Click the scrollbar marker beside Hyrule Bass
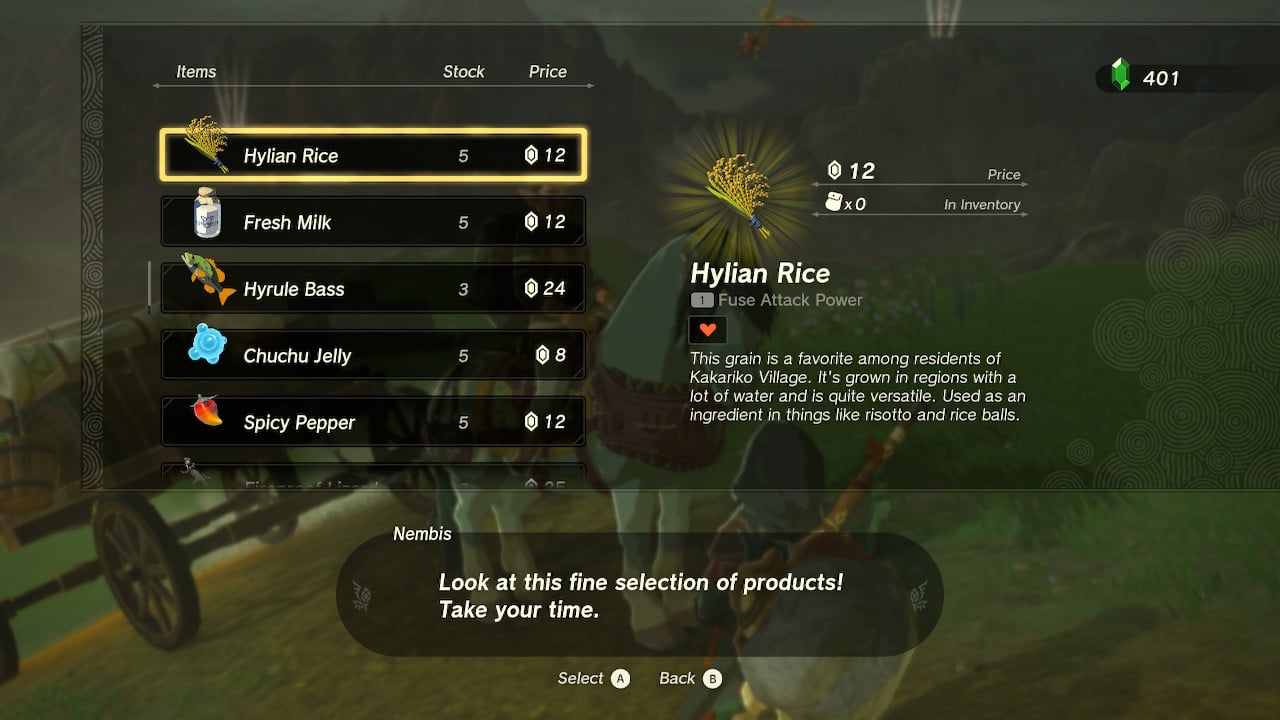 (150, 287)
